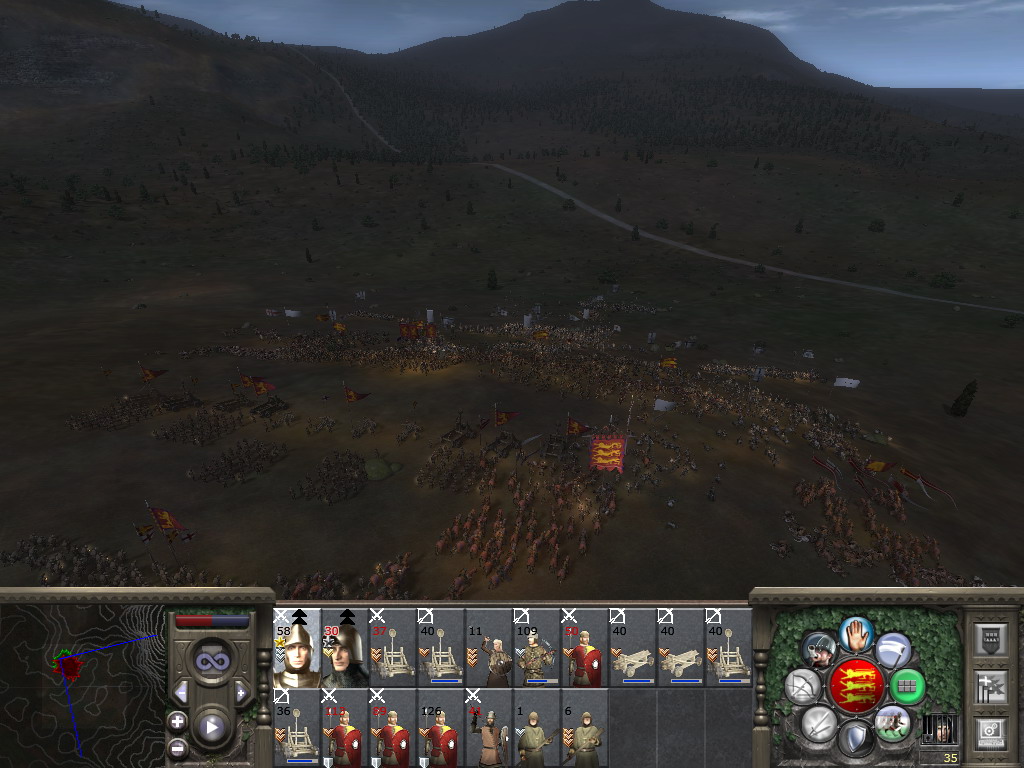Select the catapult unit card with 36 men
The width and height of the screenshot is (1024, 768).
click(297, 727)
